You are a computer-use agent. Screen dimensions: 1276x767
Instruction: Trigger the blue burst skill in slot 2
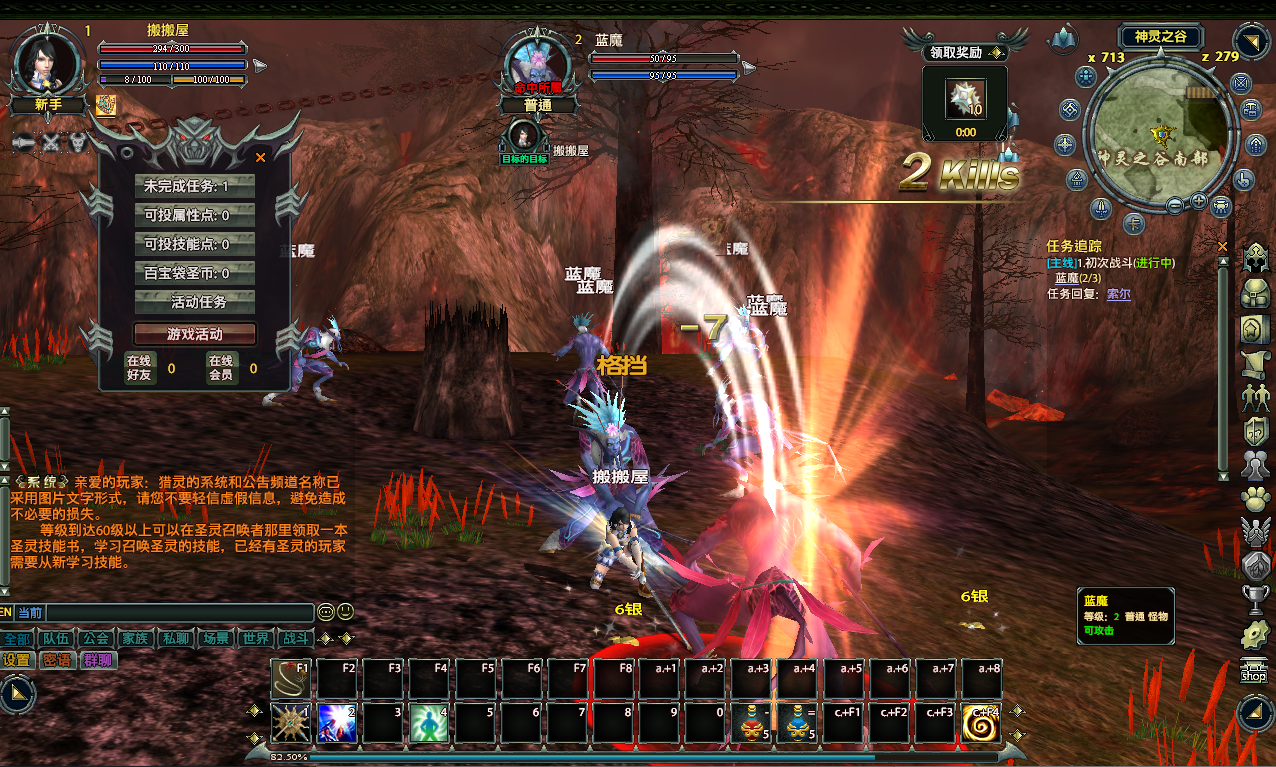point(336,722)
